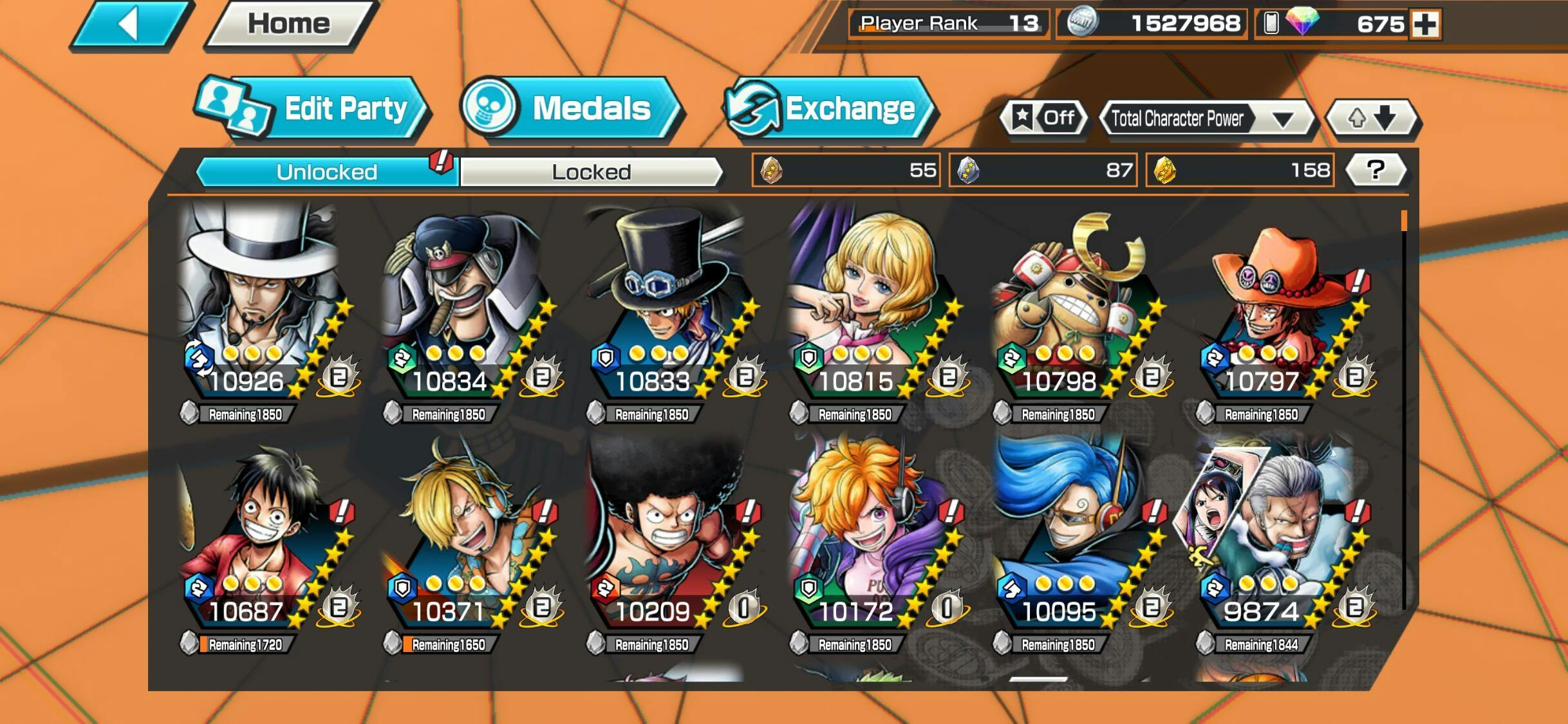1568x724 pixels.
Task: Open the Medals menu
Action: [x=570, y=108]
